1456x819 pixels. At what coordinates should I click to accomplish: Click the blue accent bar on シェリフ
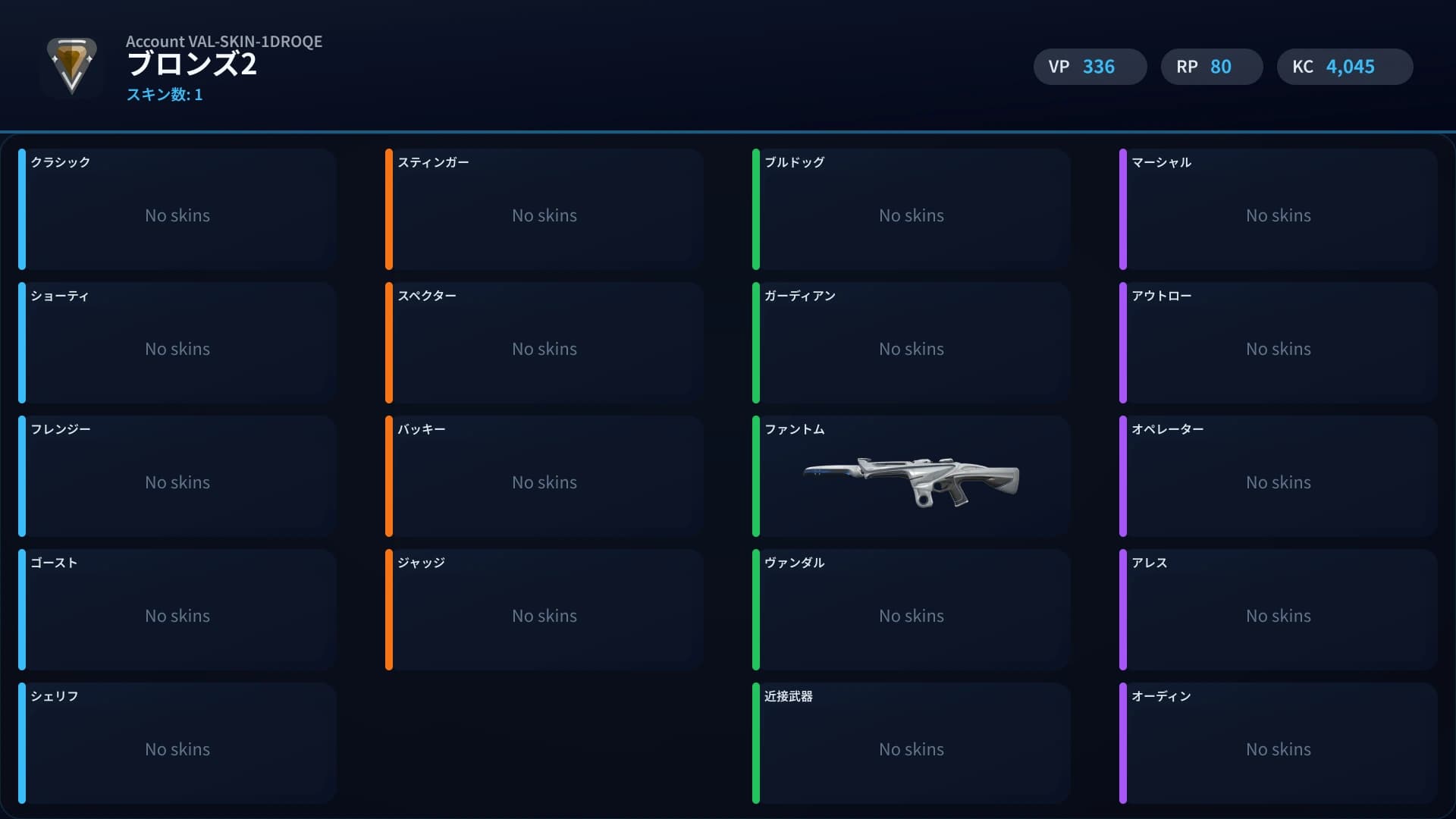[x=24, y=743]
